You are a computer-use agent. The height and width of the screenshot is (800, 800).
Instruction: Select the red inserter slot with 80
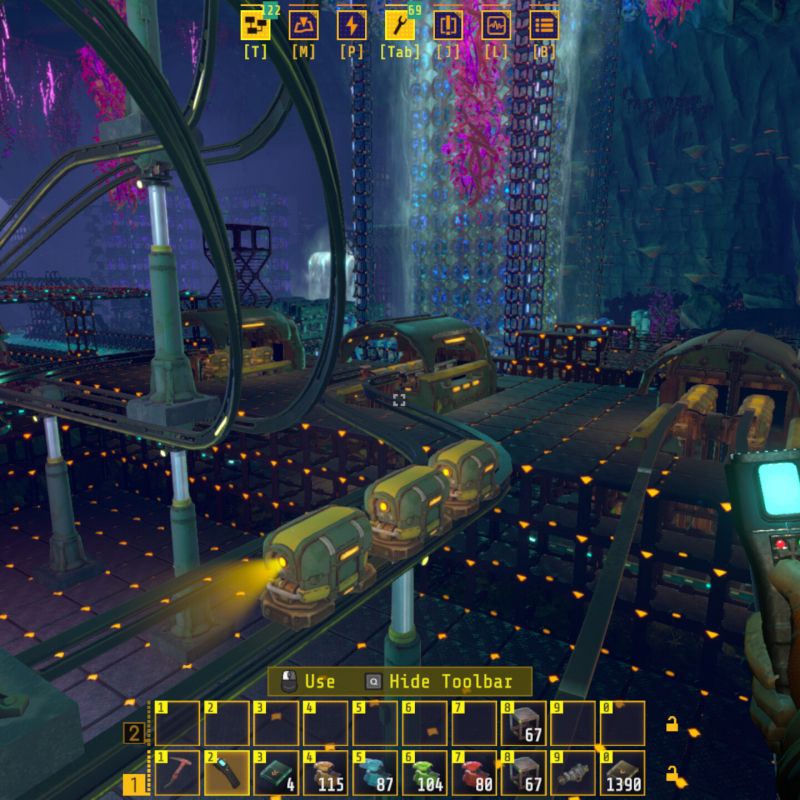[472, 772]
